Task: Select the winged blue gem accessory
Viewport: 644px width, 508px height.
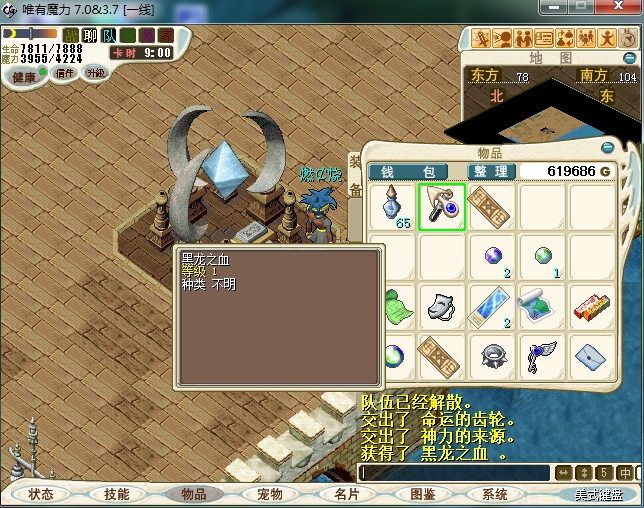Action: point(540,354)
